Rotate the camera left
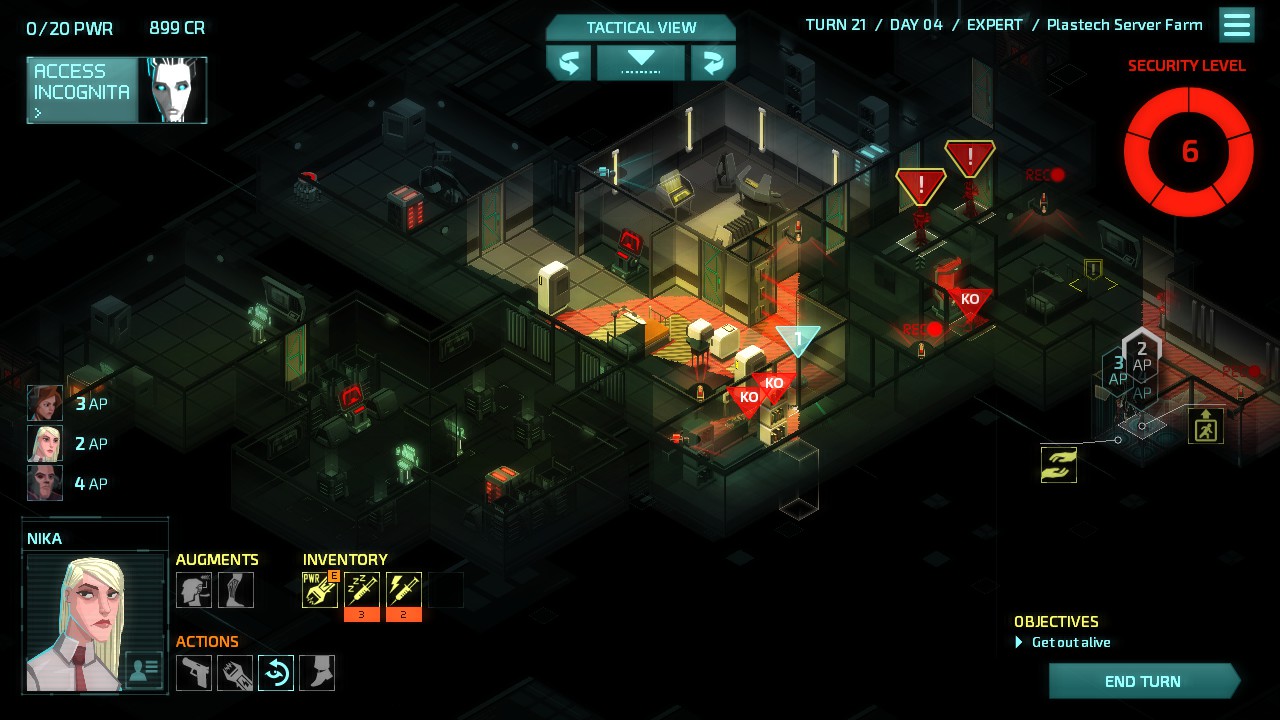This screenshot has width=1280, height=720. click(569, 63)
